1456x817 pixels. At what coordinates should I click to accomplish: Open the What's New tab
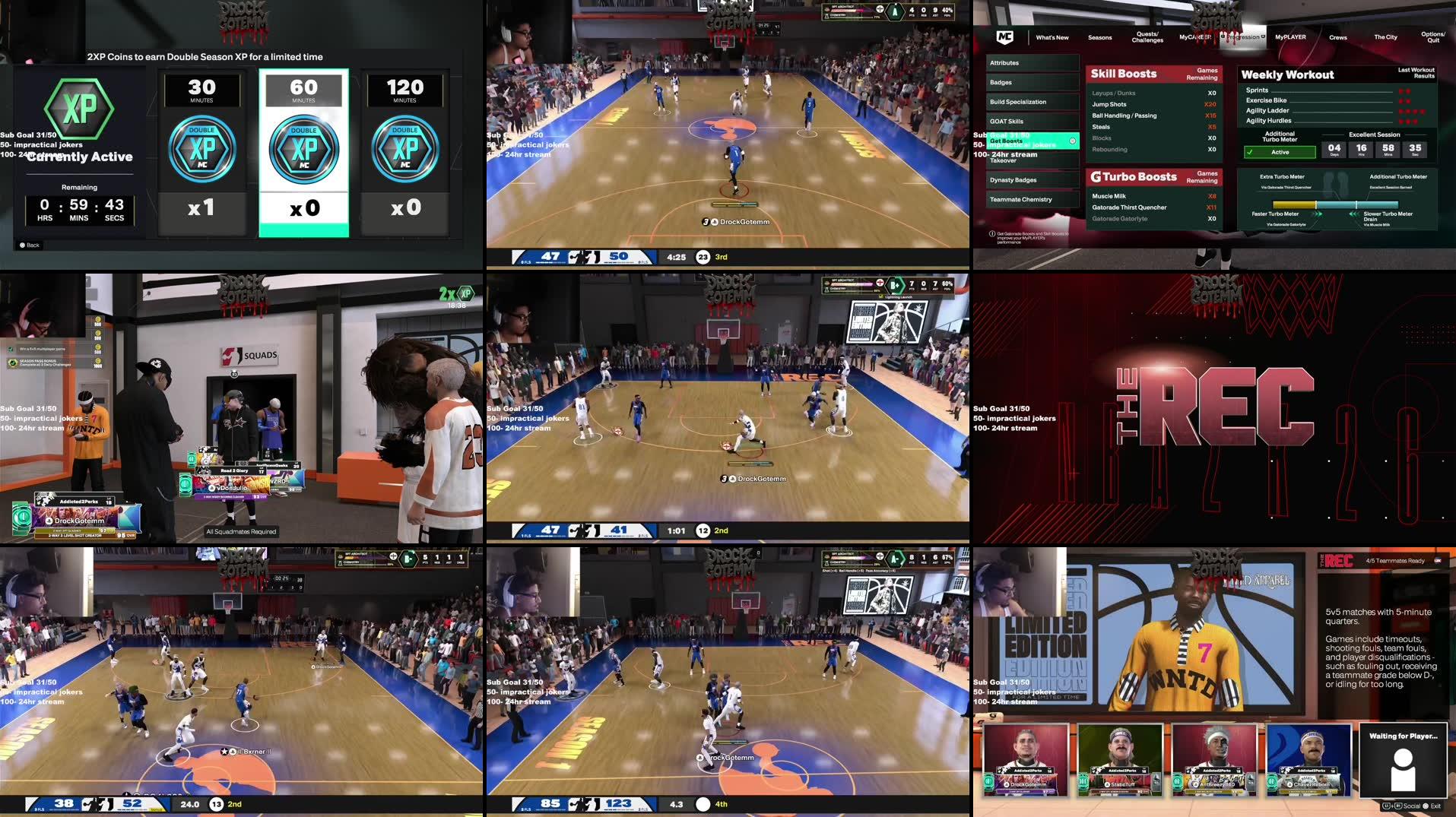pos(1052,37)
